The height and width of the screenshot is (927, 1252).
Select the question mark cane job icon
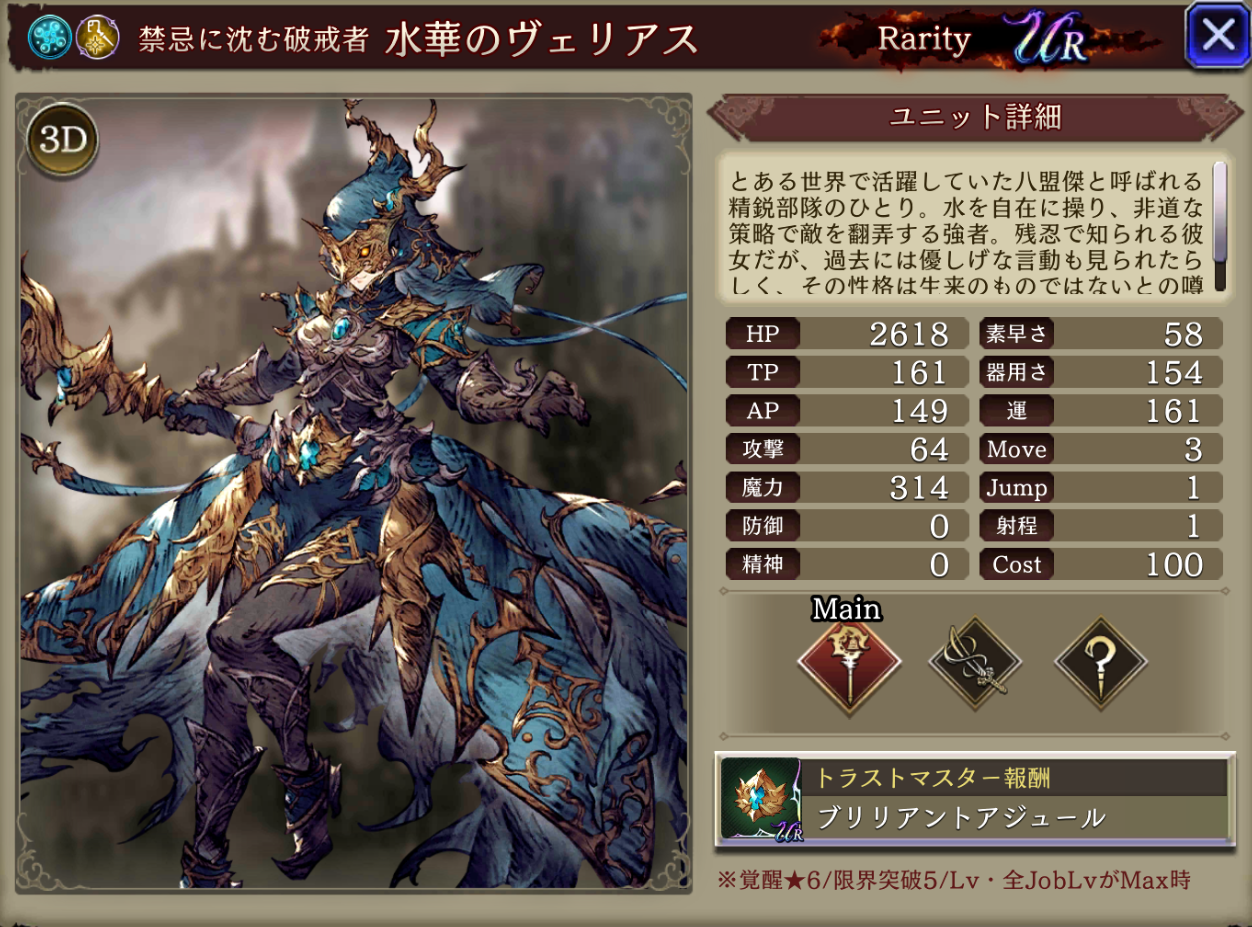pos(1100,664)
